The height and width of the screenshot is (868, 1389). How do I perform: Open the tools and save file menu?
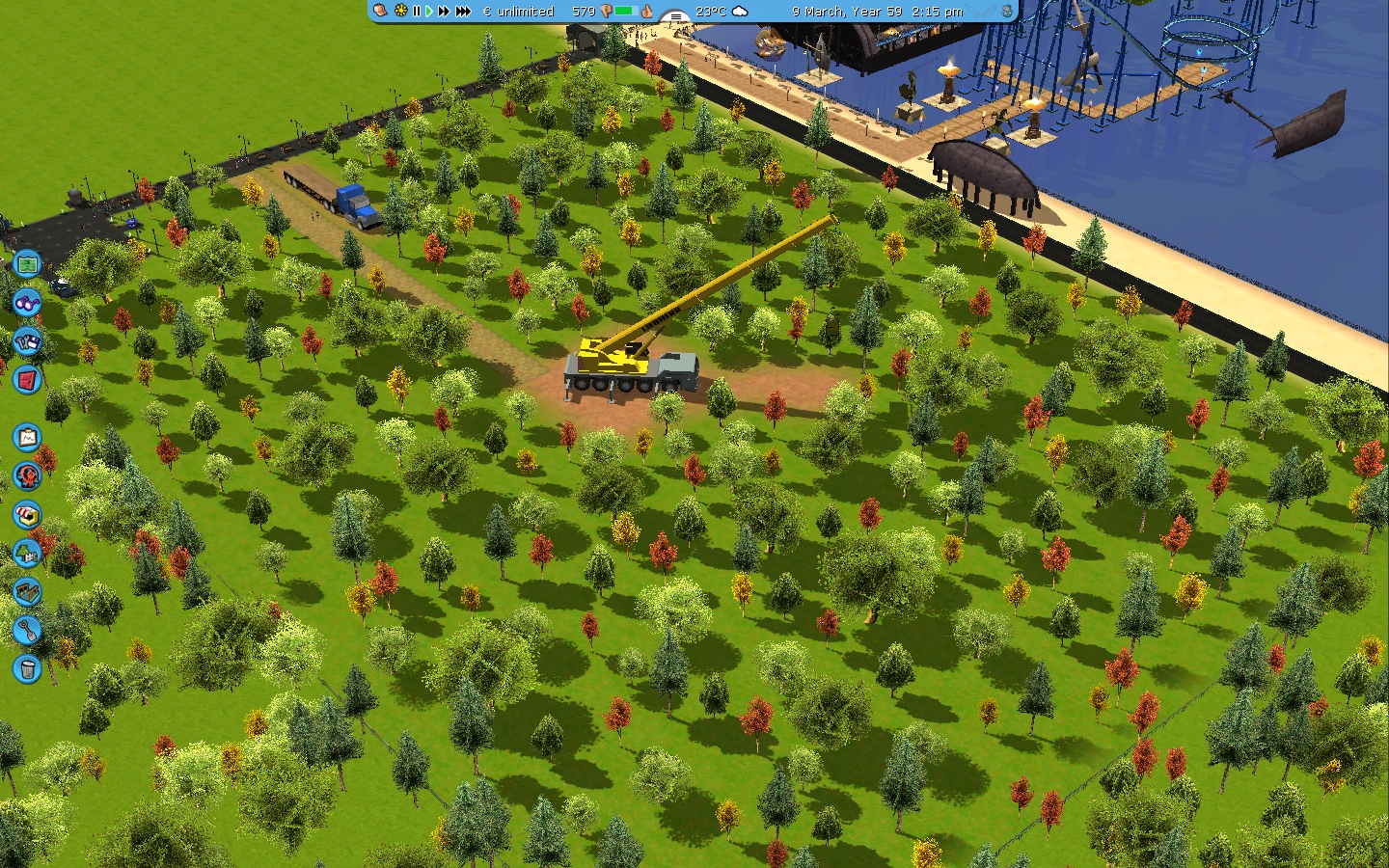pos(27,340)
